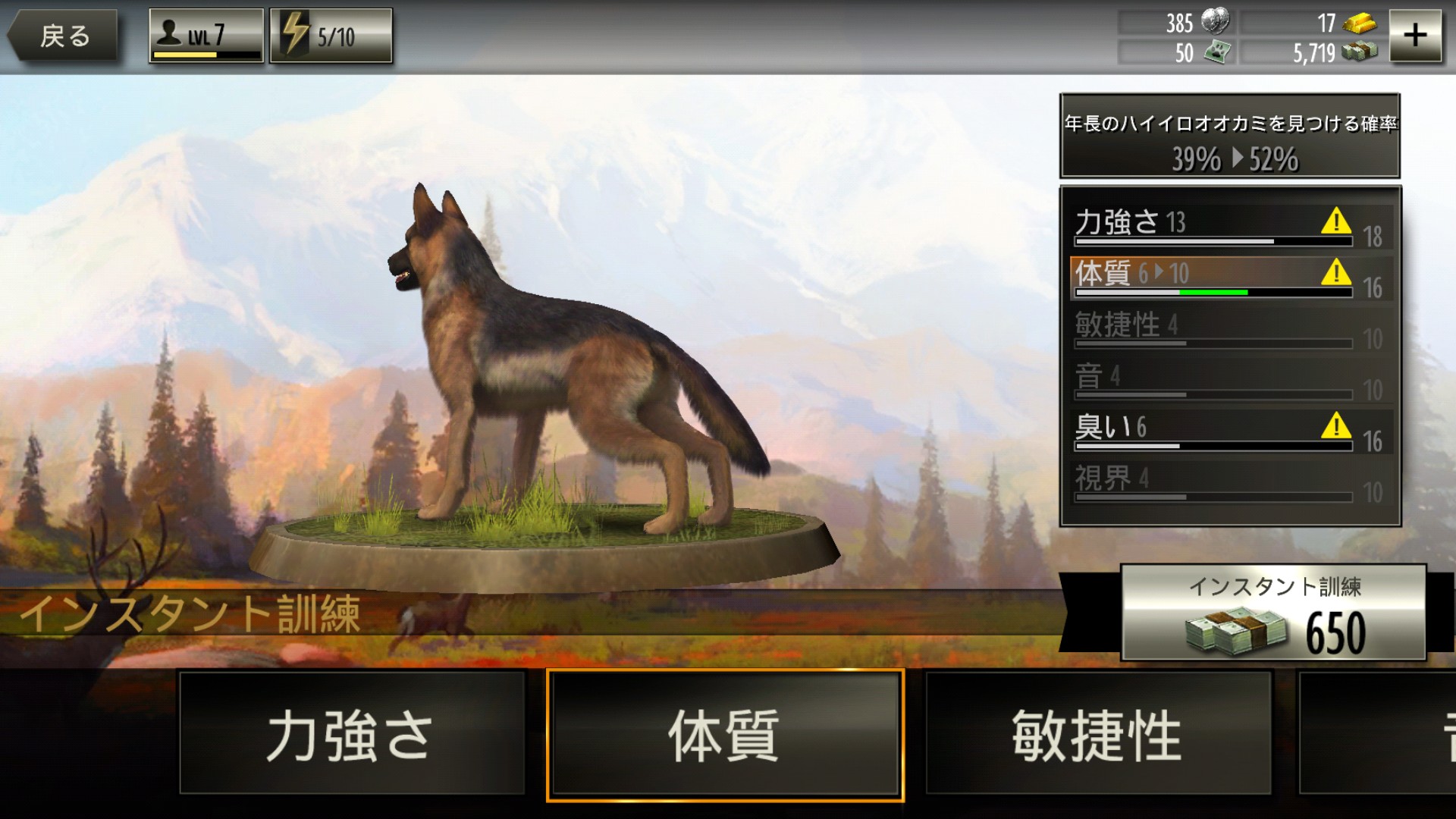
Task: Pick the highlighted 体質 stat row
Action: coord(1213,277)
